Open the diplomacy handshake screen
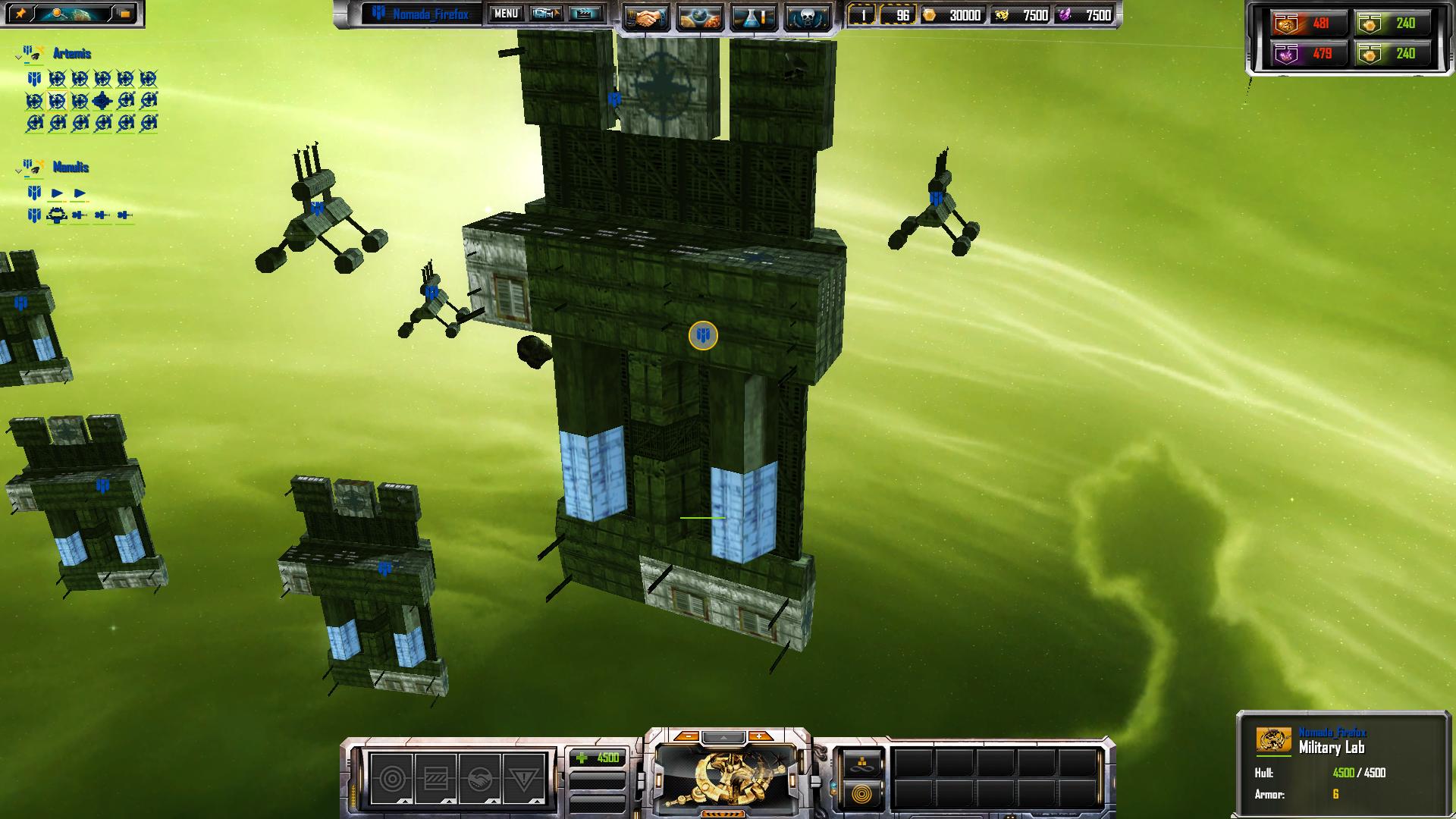Screen dimensions: 1456x819 (x=645, y=17)
